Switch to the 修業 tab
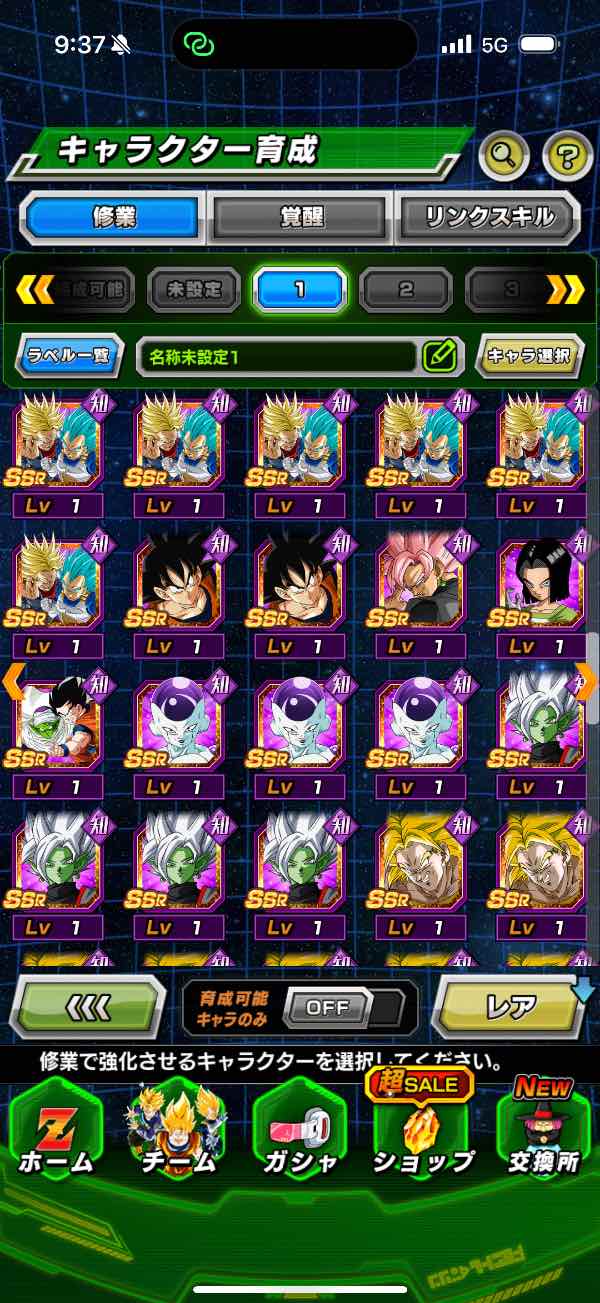The height and width of the screenshot is (1303, 600). point(111,217)
